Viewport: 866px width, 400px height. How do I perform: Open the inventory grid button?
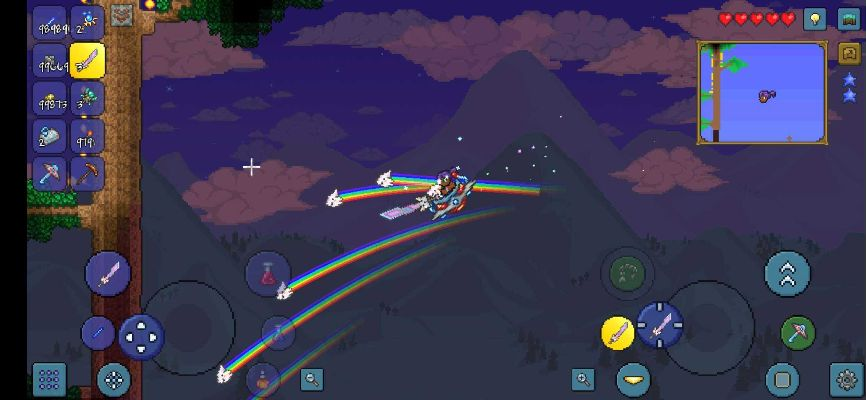pyautogui.click(x=49, y=379)
